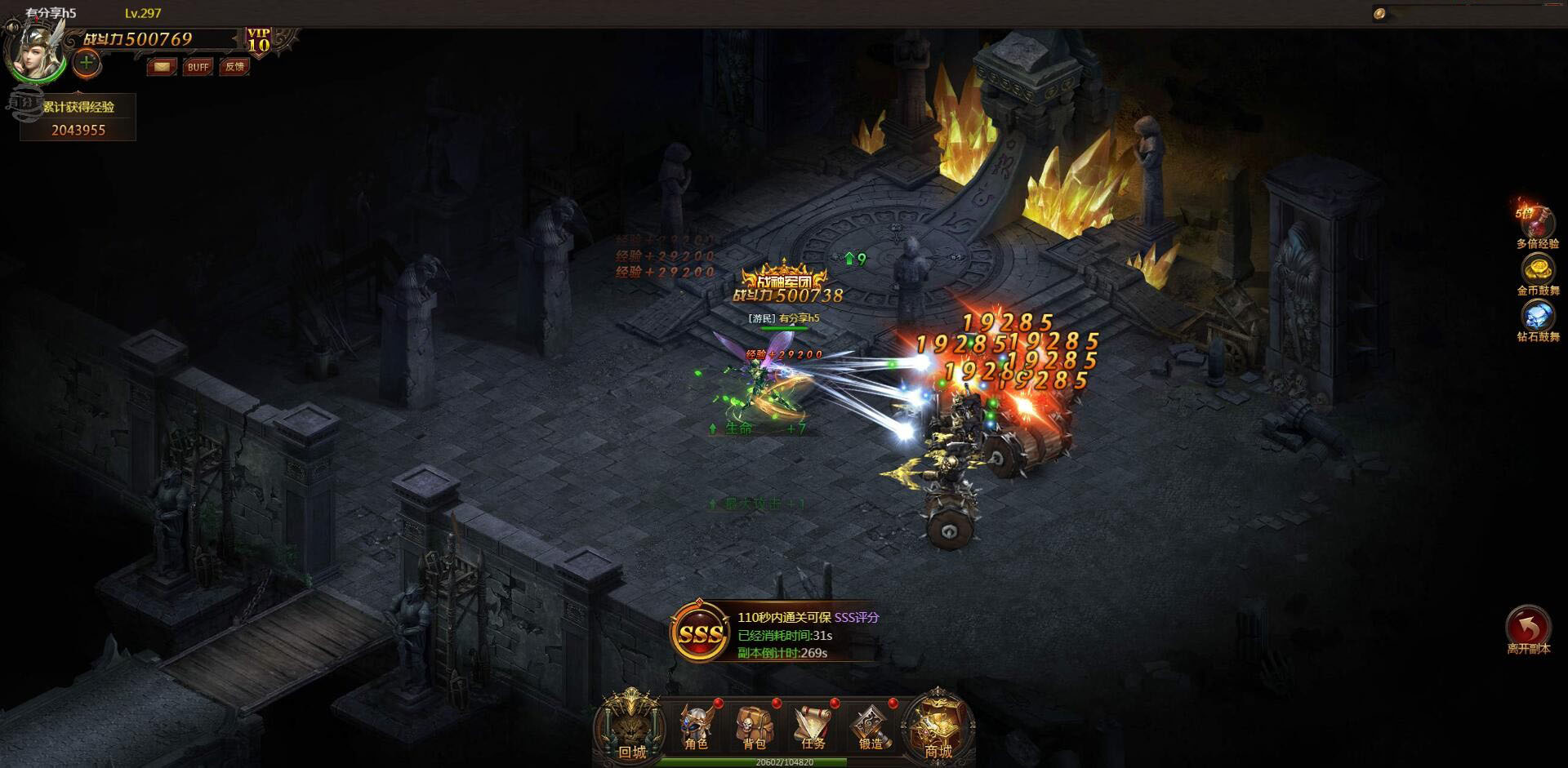The height and width of the screenshot is (768, 1568).
Task: Open the mail envelope button
Action: [162, 67]
